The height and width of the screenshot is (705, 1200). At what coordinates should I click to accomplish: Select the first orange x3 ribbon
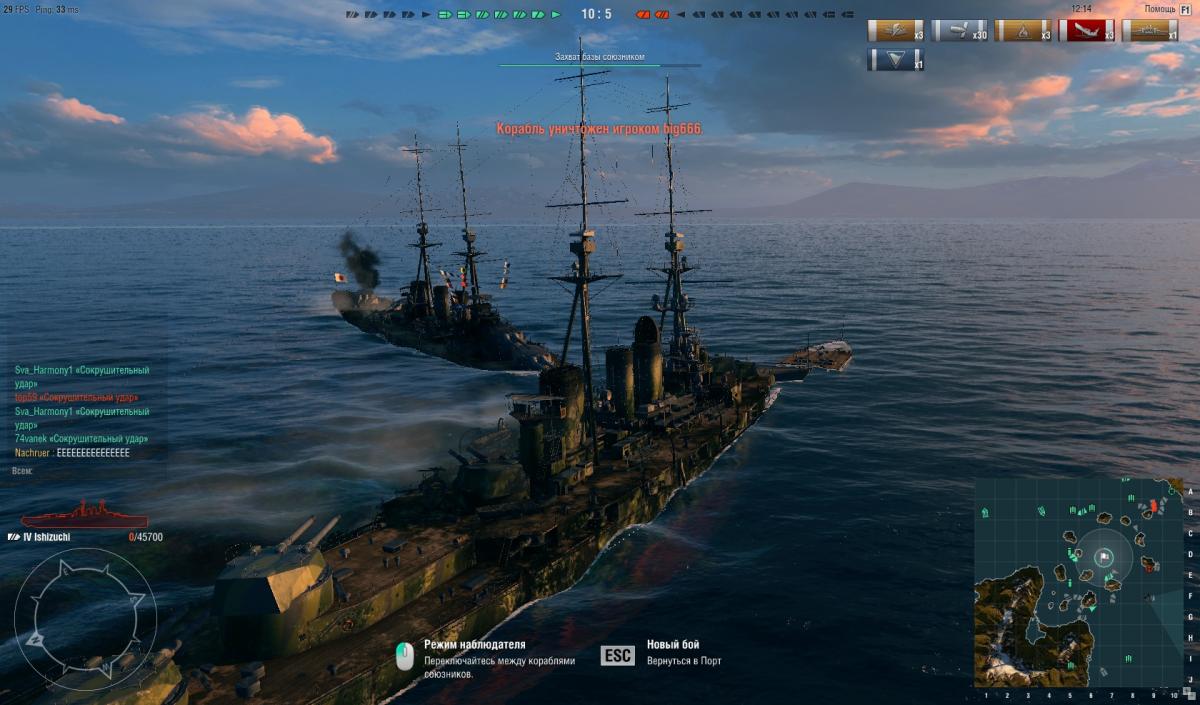[895, 31]
